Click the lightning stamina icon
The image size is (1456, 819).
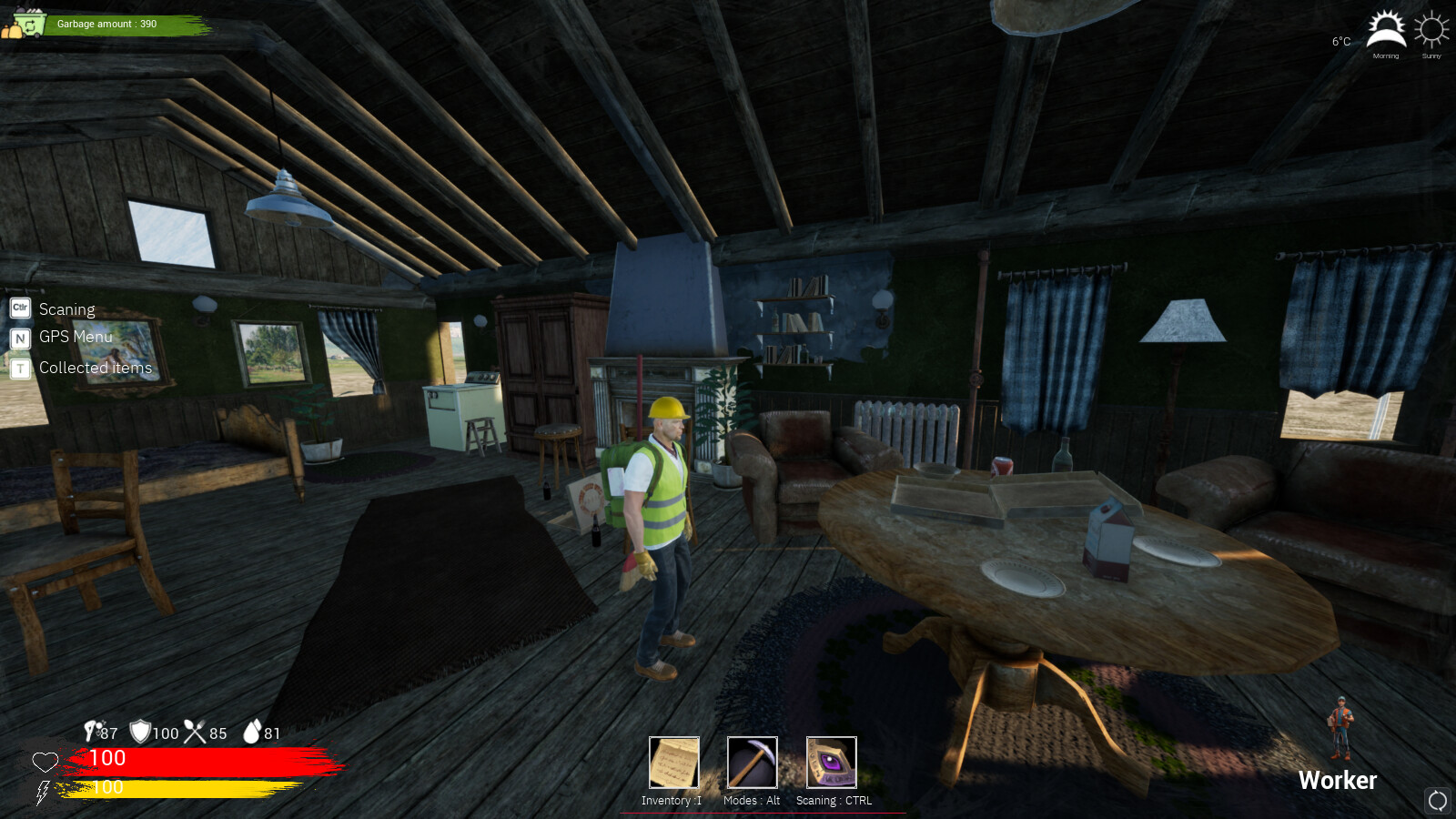[42, 791]
